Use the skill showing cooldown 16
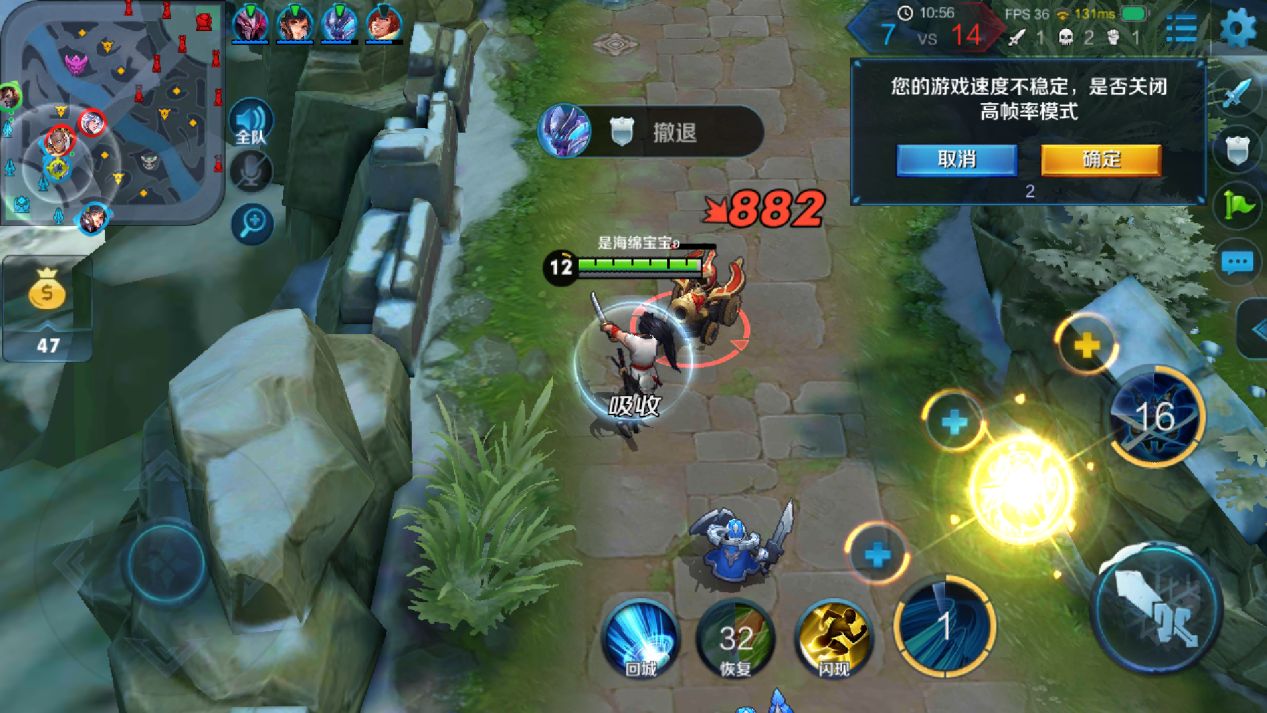This screenshot has width=1267, height=713. tap(1156, 416)
